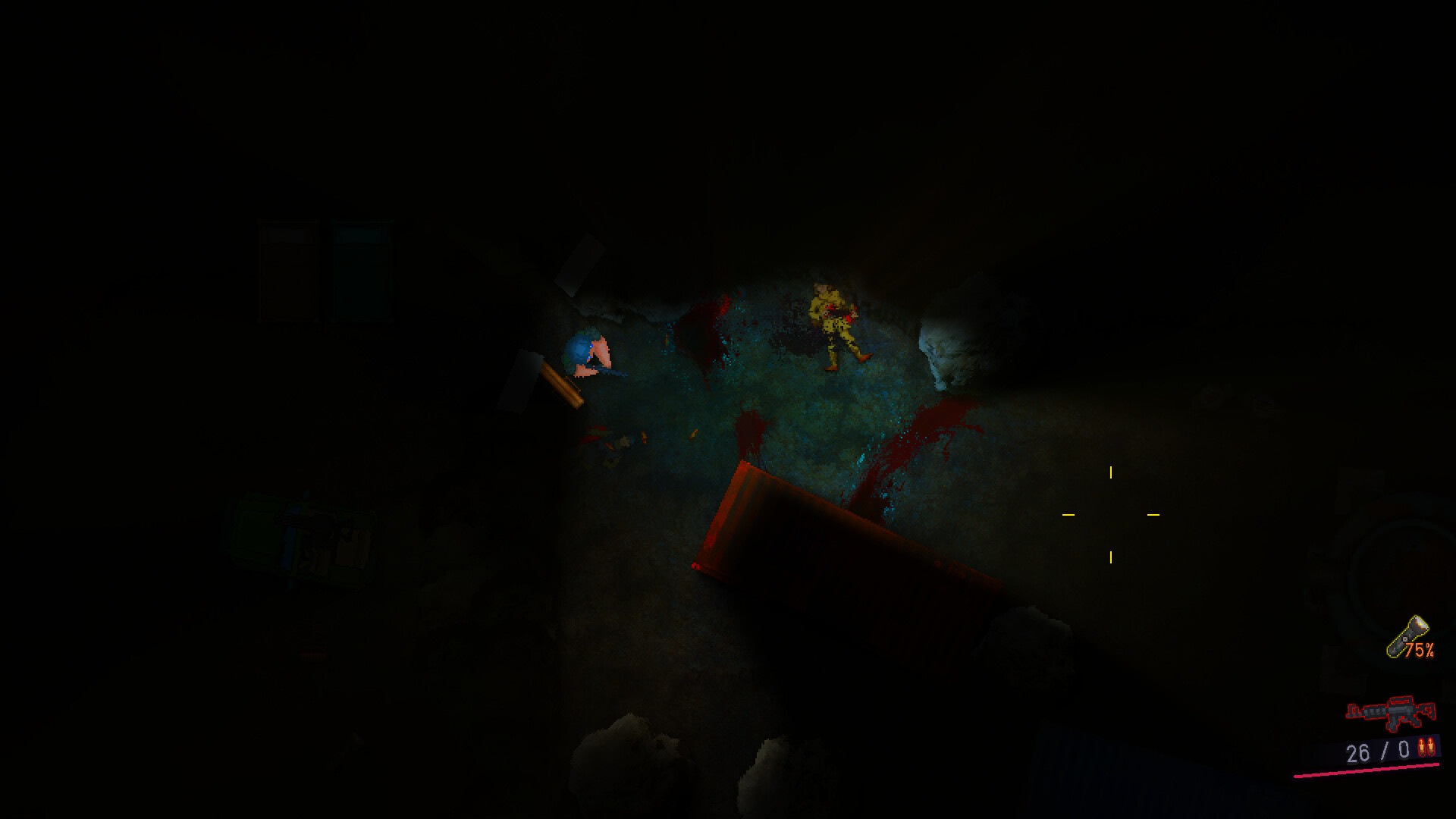Click the muzzle of the rifle weapon icon
The width and height of the screenshot is (1456, 819).
[x=1351, y=711]
